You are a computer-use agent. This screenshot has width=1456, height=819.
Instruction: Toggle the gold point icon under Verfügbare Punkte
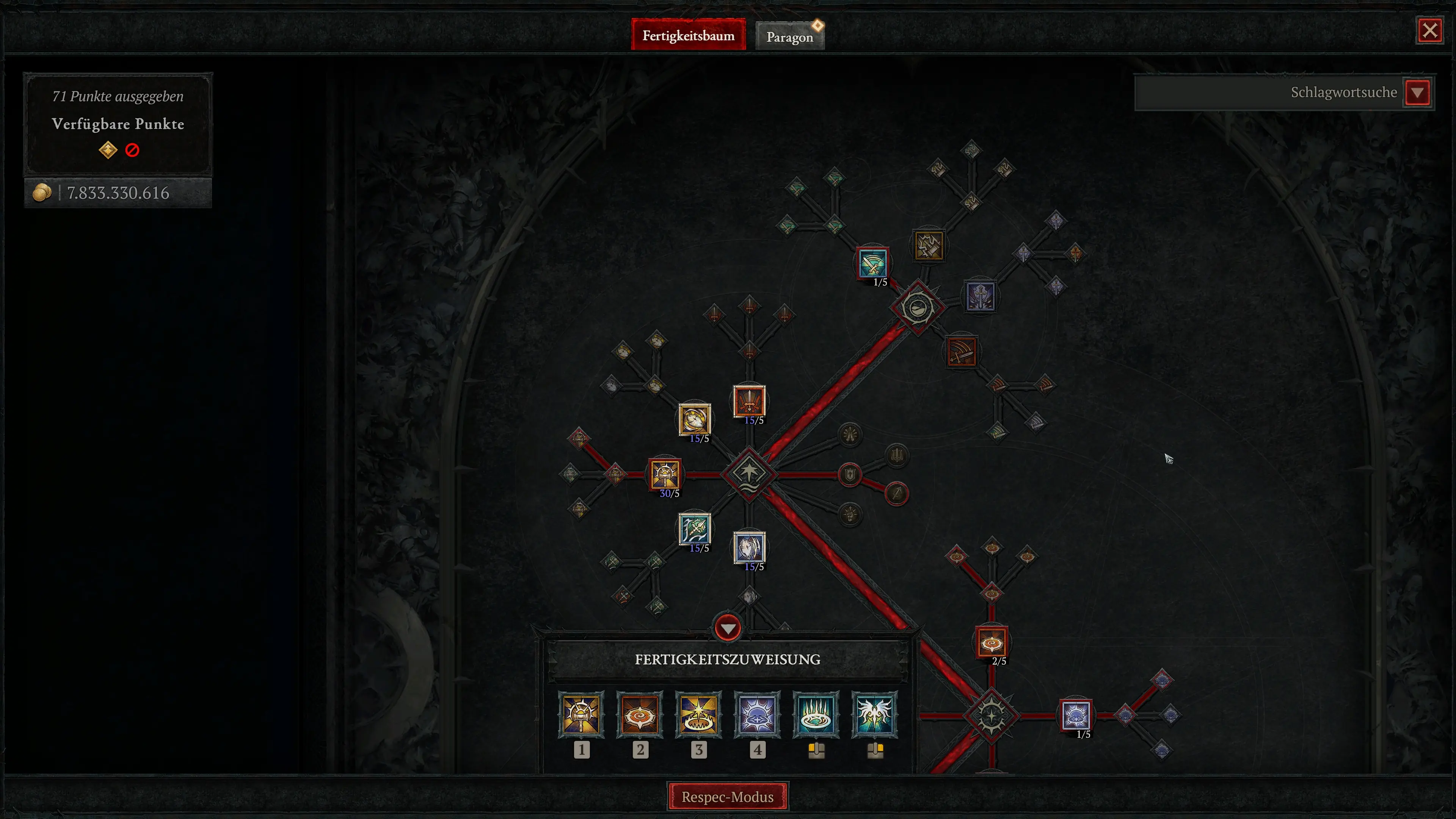tap(108, 150)
